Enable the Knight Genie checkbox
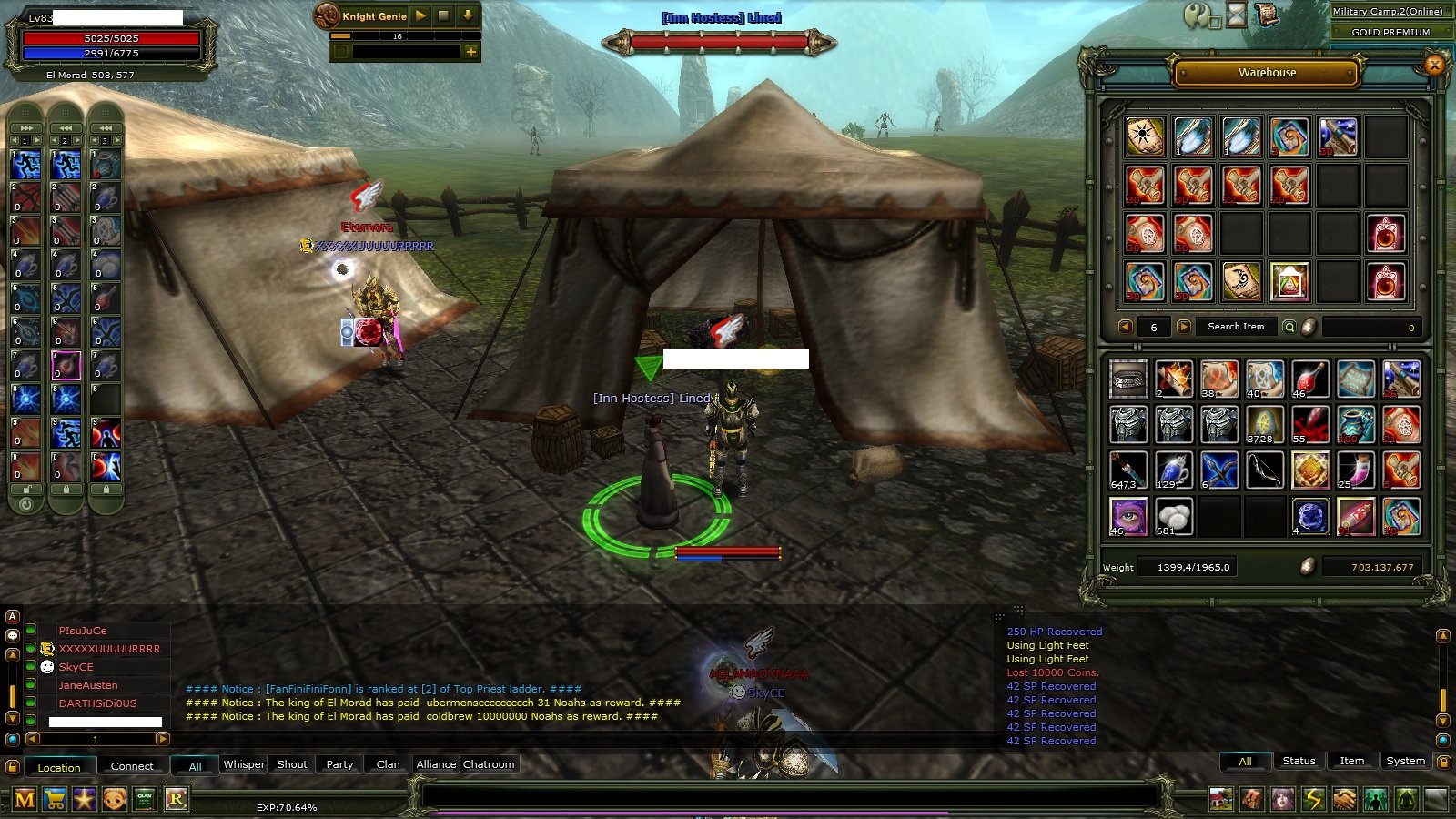 (341, 51)
